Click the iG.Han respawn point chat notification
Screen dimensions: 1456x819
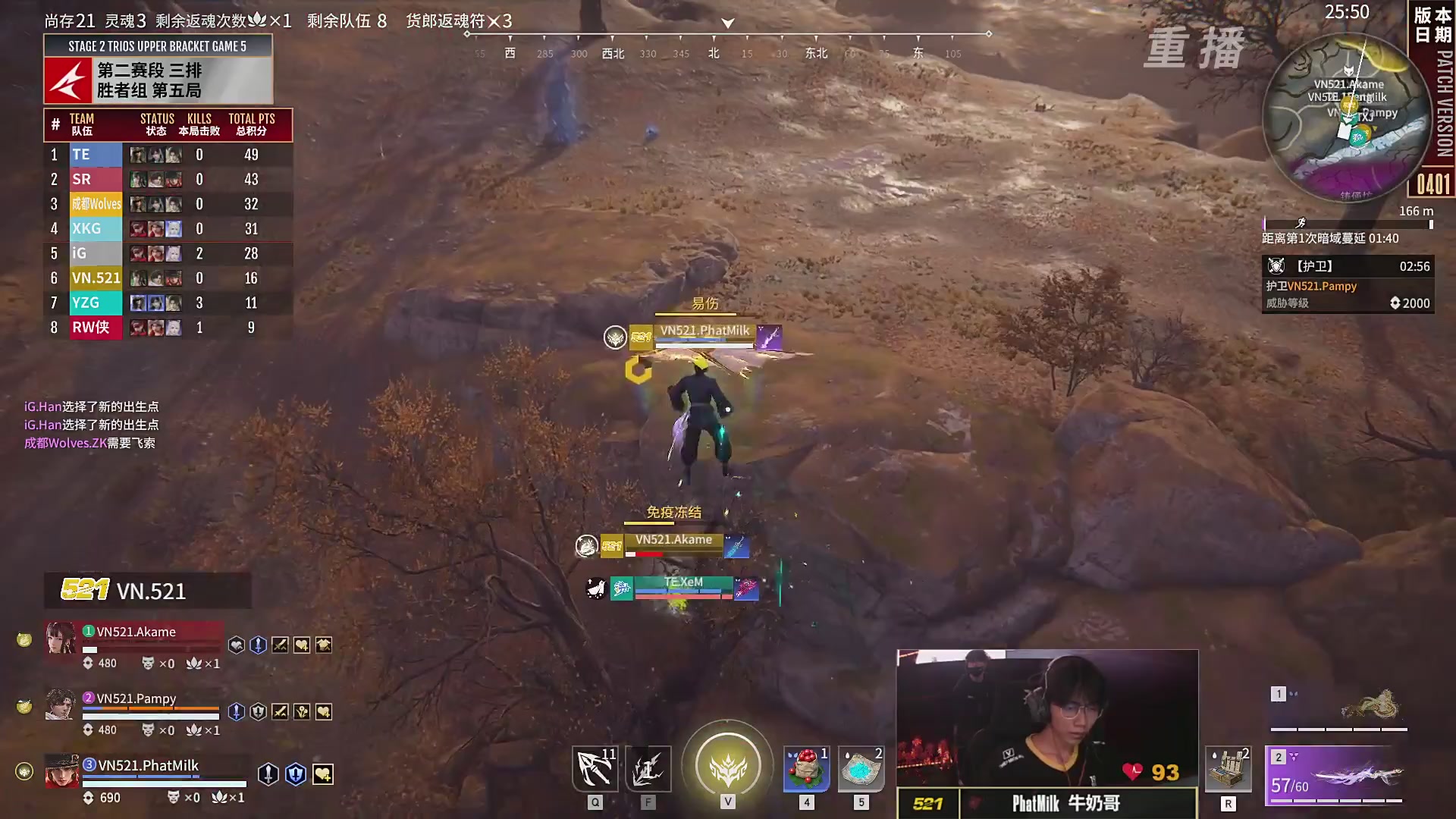[x=91, y=406]
